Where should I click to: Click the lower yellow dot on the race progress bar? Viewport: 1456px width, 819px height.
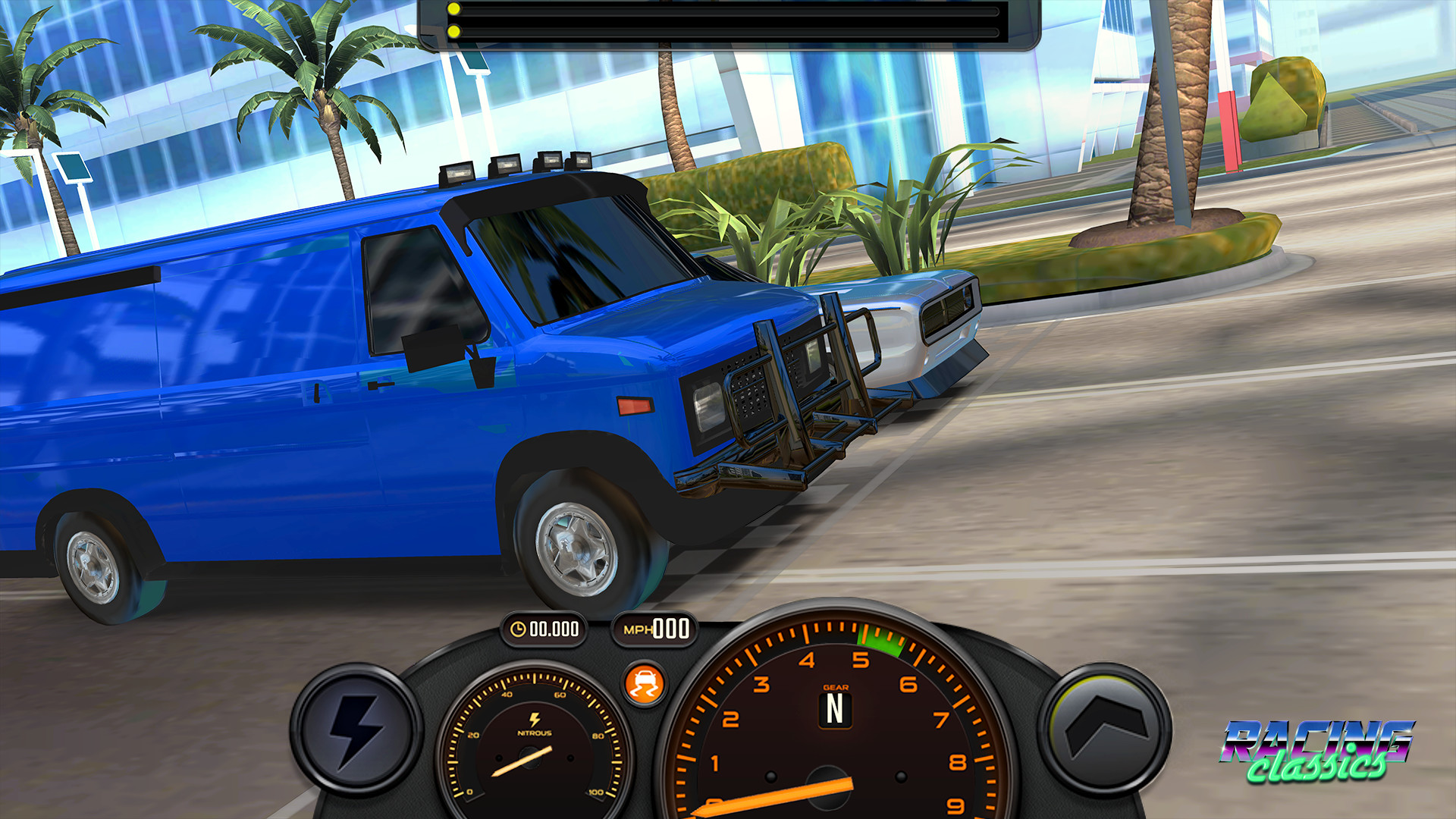point(453,32)
